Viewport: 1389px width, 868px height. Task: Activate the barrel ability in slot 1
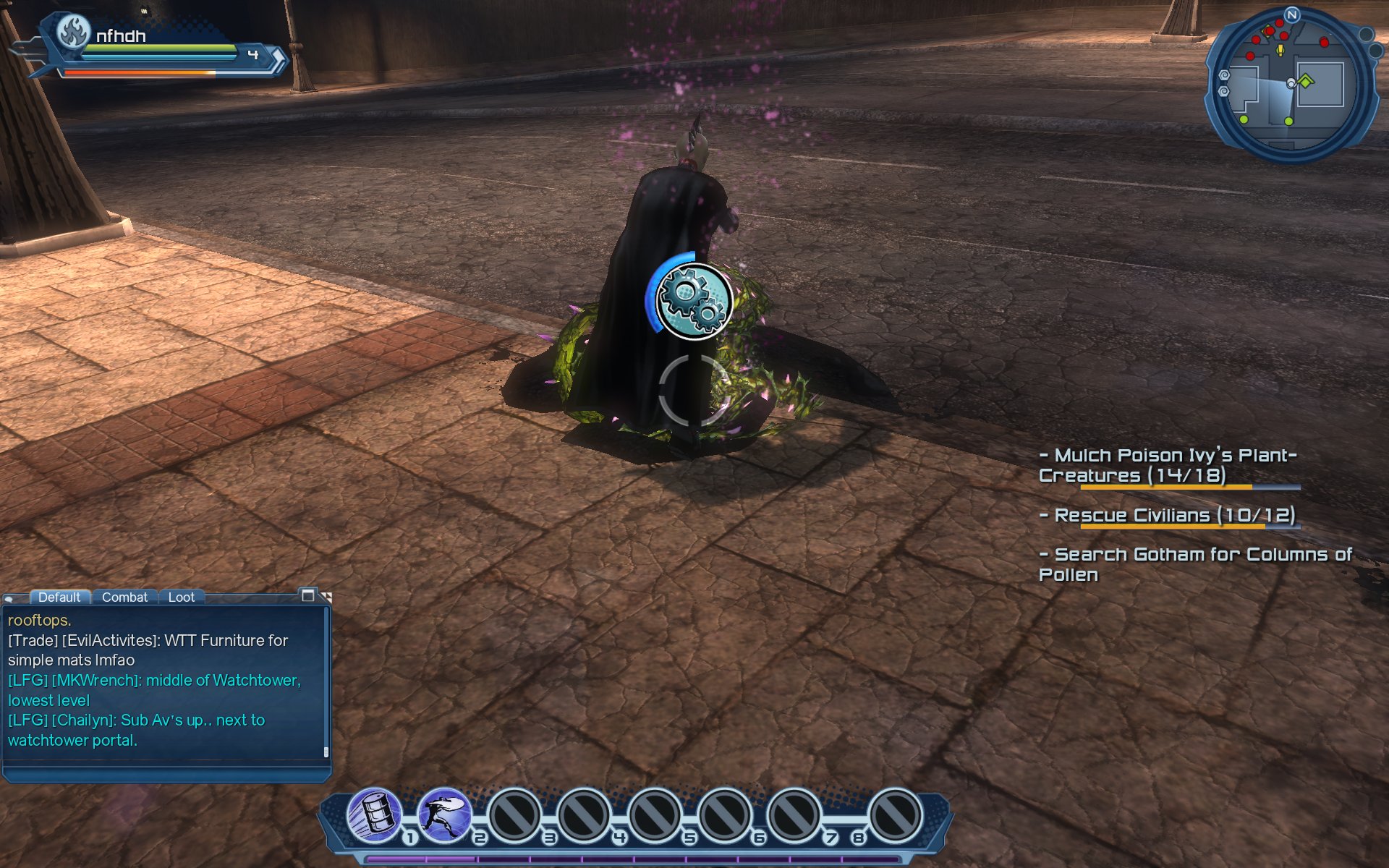[375, 814]
